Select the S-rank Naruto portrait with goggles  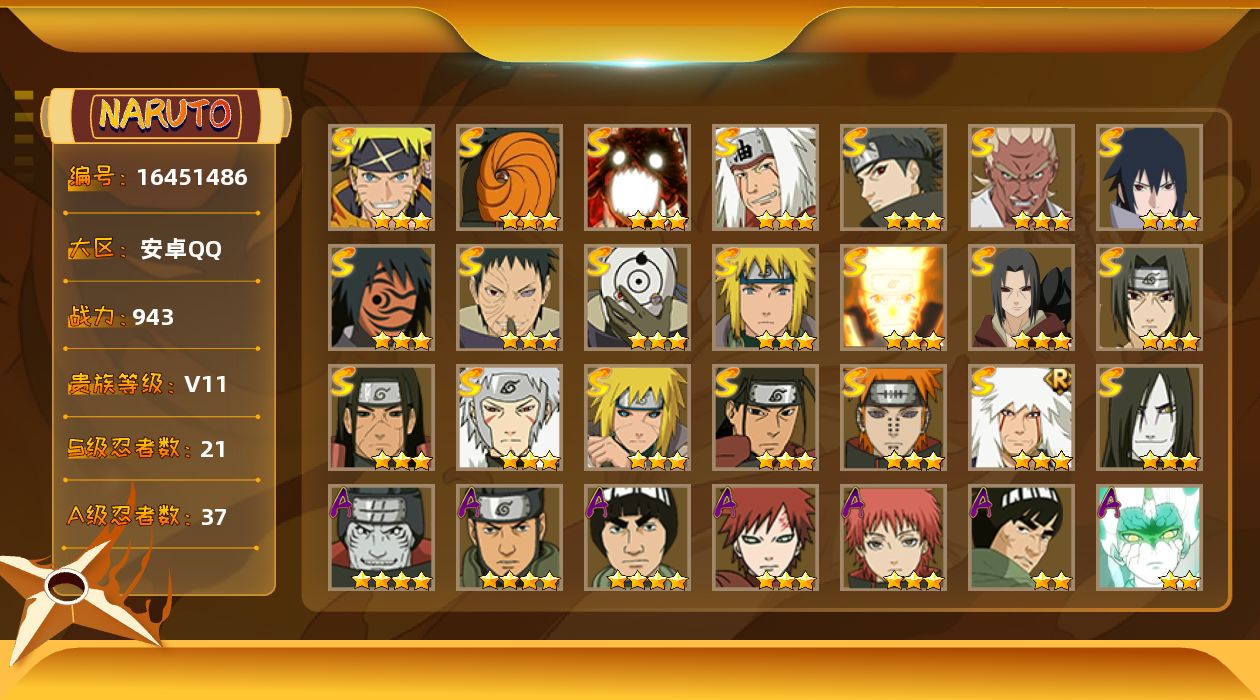[x=381, y=177]
